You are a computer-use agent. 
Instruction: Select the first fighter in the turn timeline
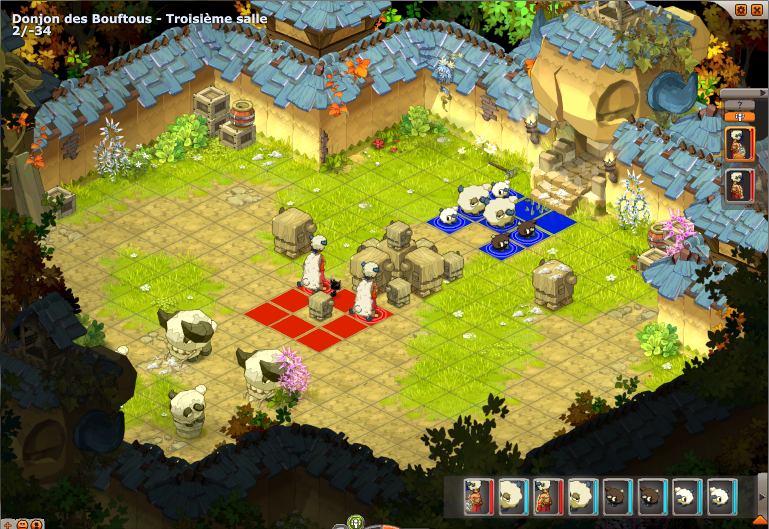tap(480, 494)
